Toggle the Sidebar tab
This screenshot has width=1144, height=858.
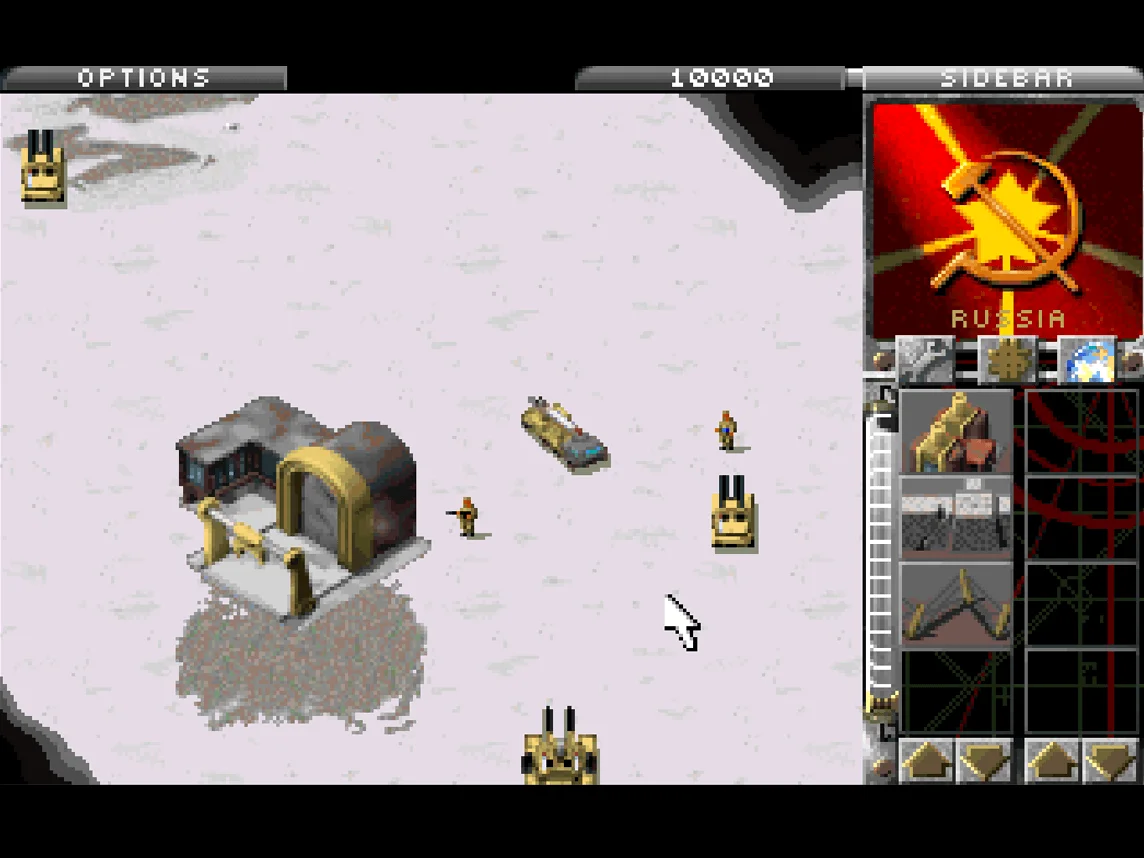[1005, 78]
